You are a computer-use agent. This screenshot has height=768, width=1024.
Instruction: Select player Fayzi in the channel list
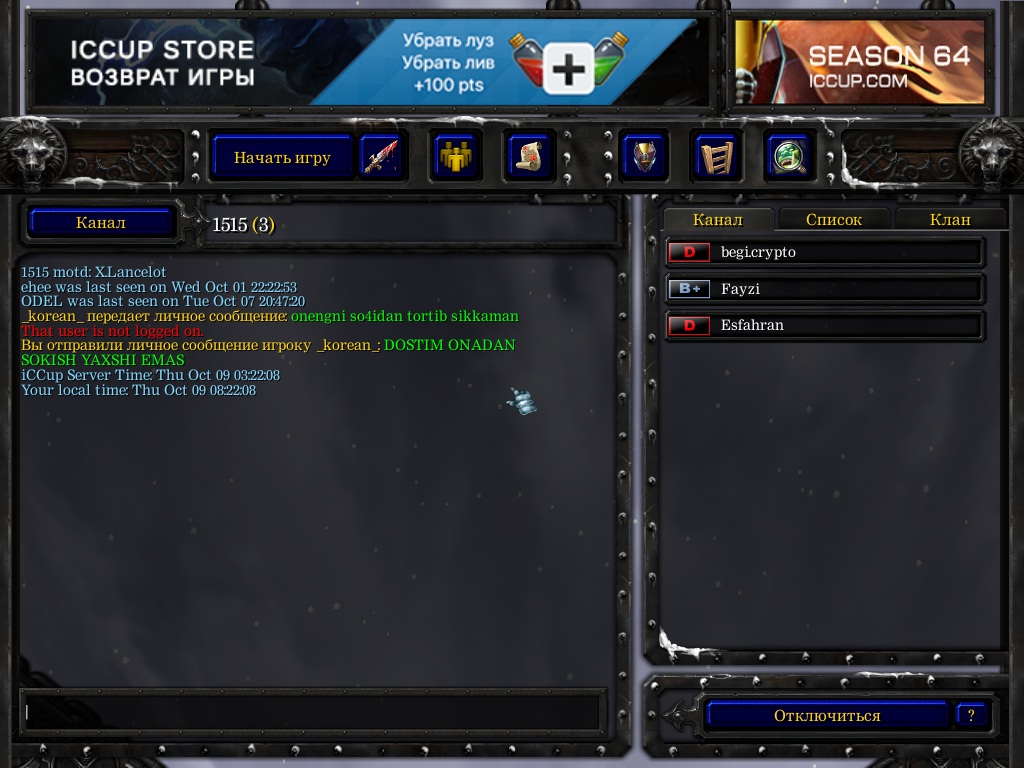pos(825,289)
